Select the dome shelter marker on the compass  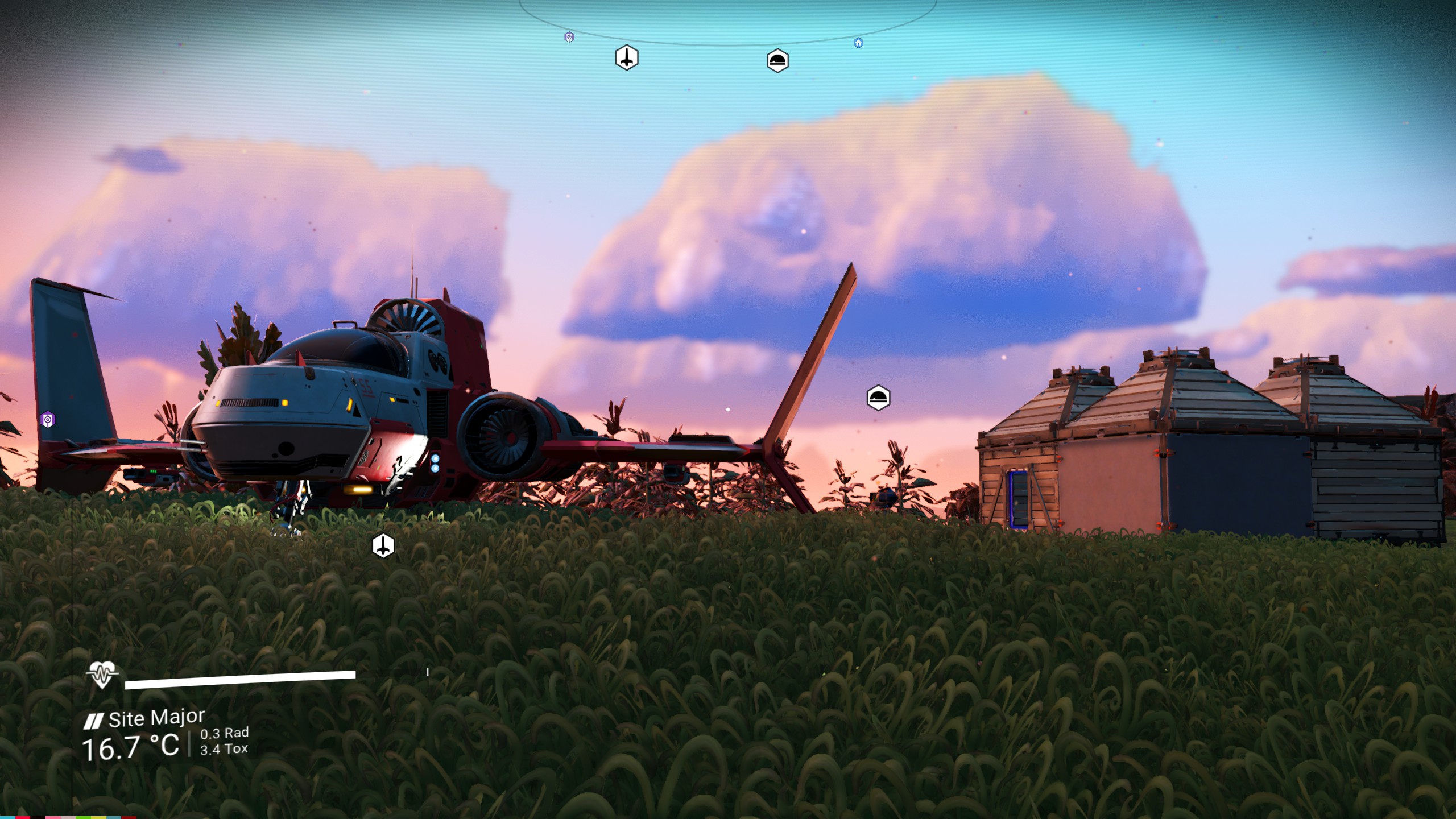point(777,60)
